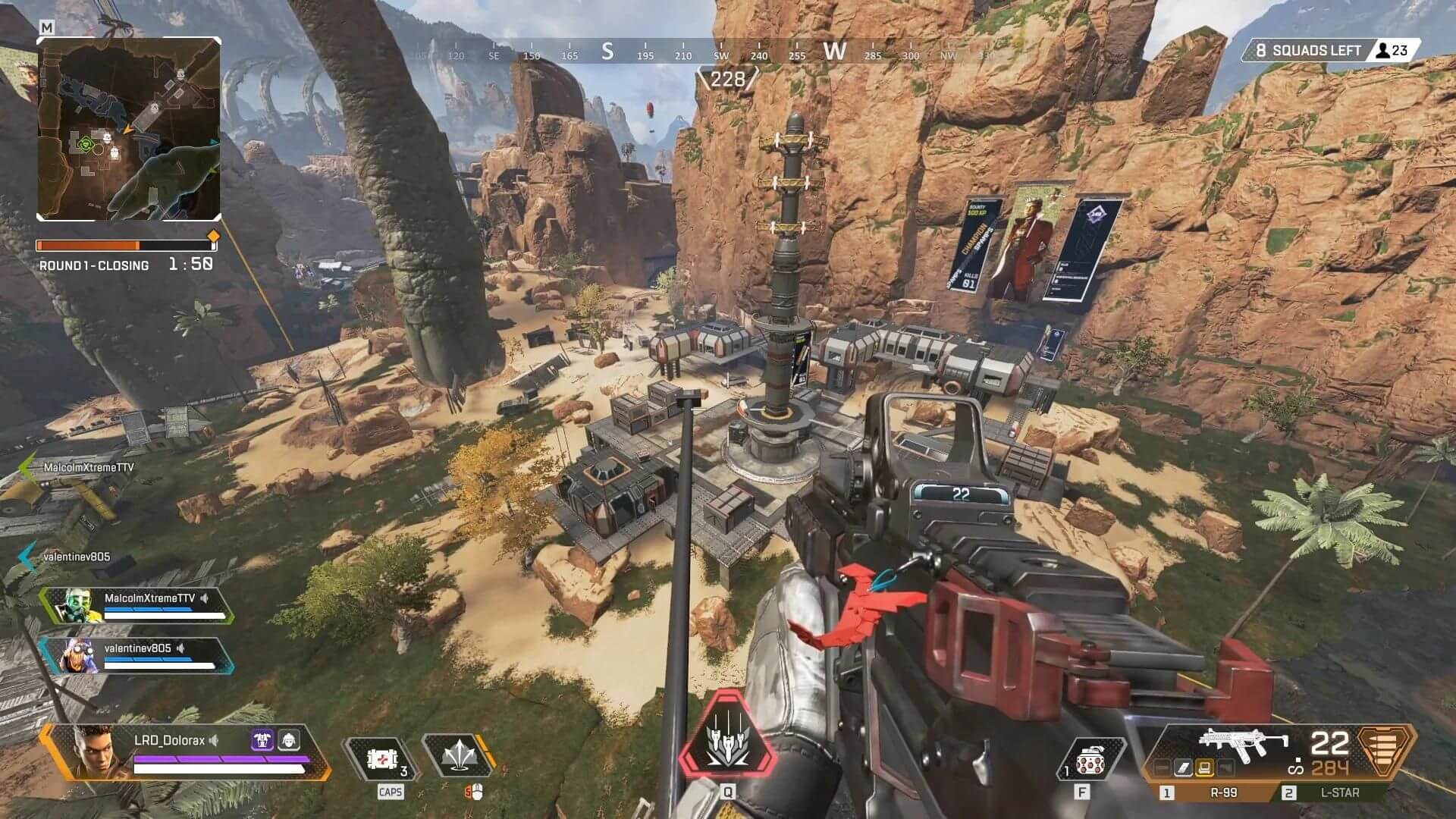This screenshot has height=819, width=1456.
Task: Select the R-99 weapon tab
Action: [x=1223, y=792]
